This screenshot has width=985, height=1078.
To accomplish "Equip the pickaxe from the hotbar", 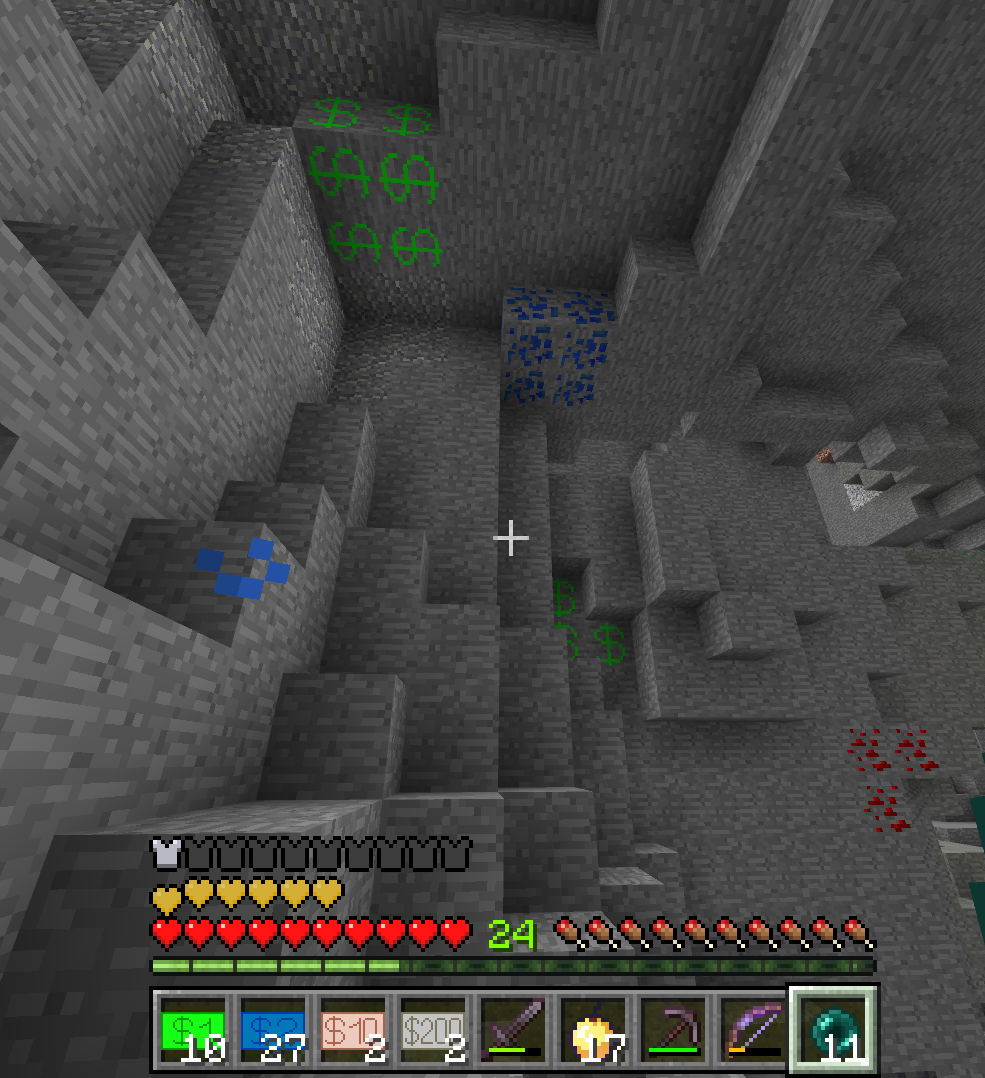I will click(x=673, y=1030).
